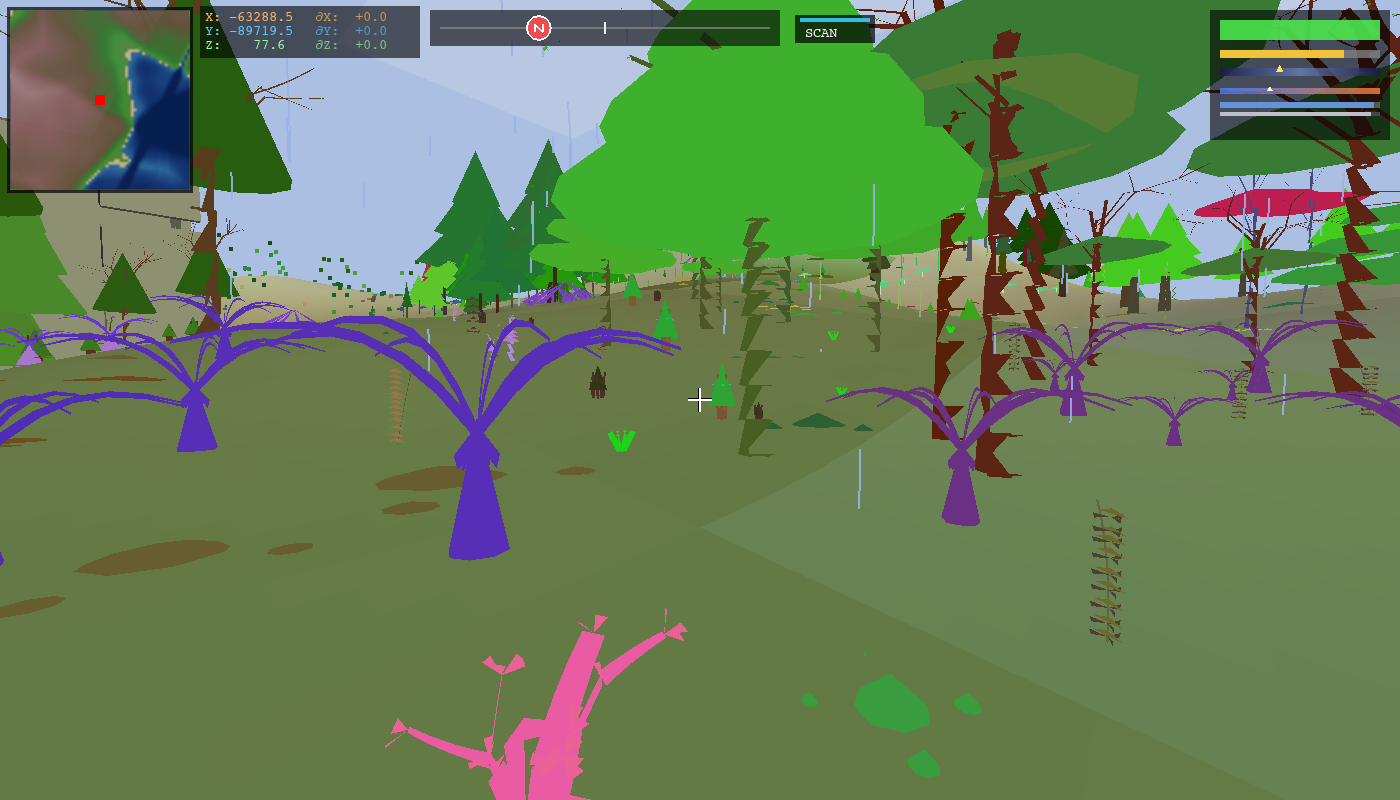Click the red N north badge on the compass
Image resolution: width=1400 pixels, height=800 pixels.
click(x=541, y=29)
